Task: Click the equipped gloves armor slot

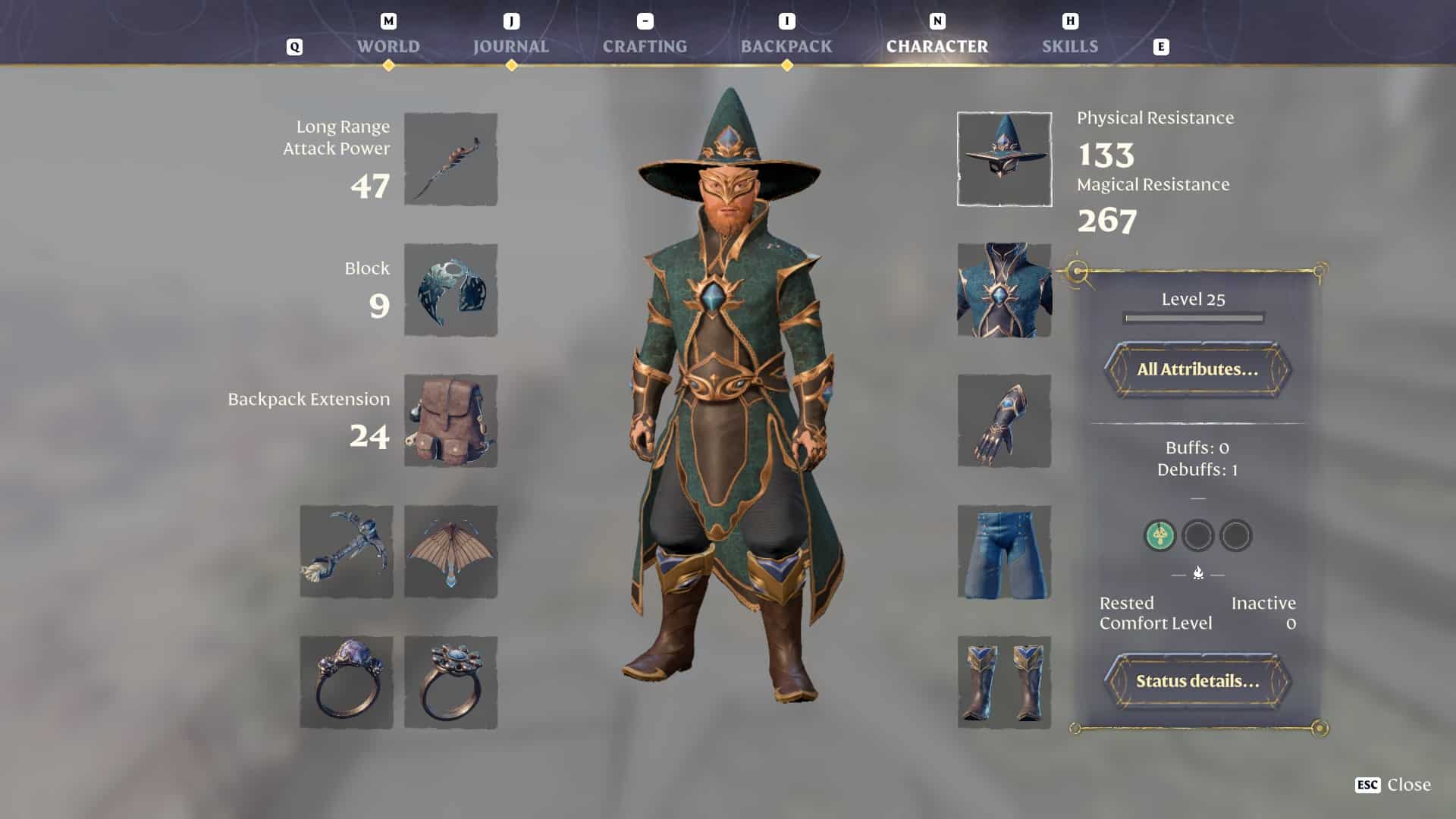Action: pyautogui.click(x=1003, y=421)
